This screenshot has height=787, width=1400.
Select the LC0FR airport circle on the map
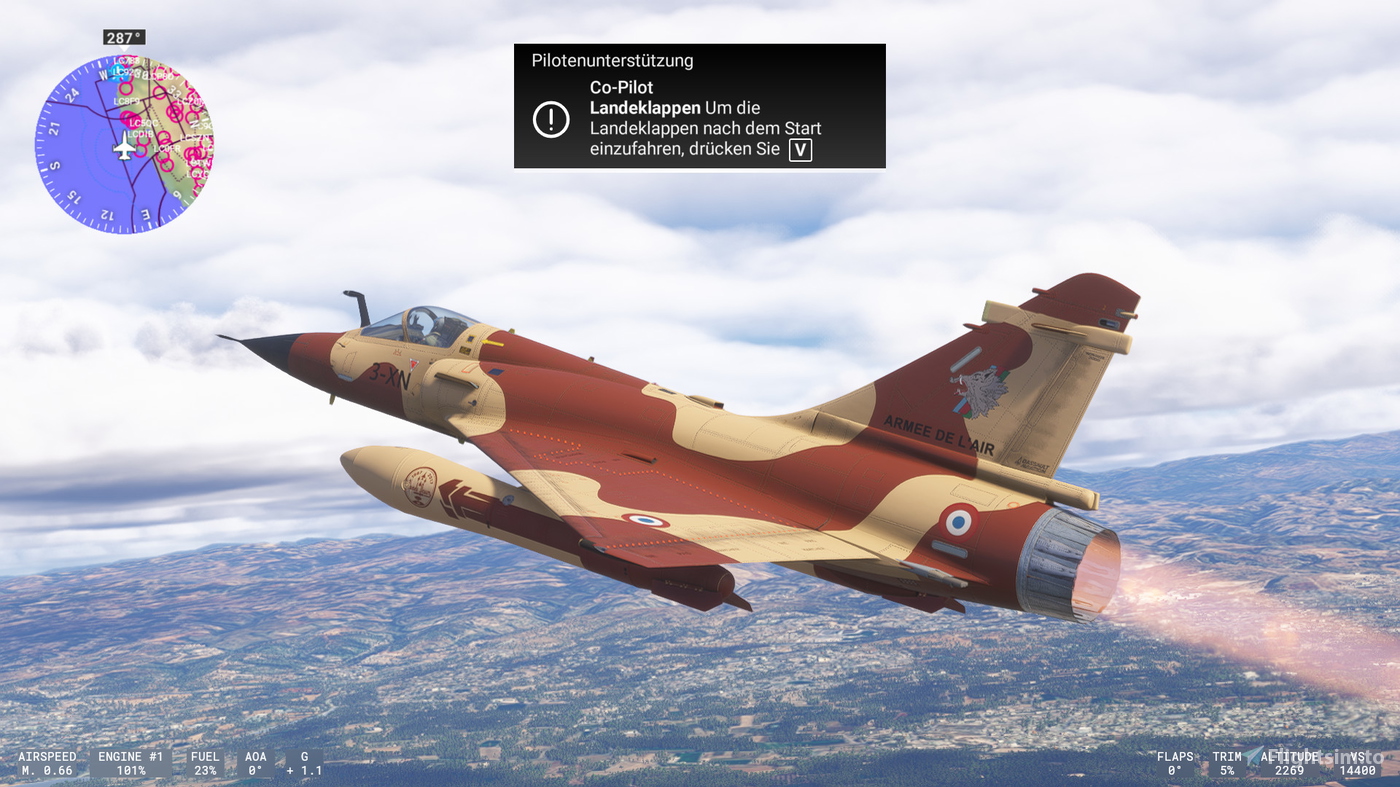click(167, 148)
